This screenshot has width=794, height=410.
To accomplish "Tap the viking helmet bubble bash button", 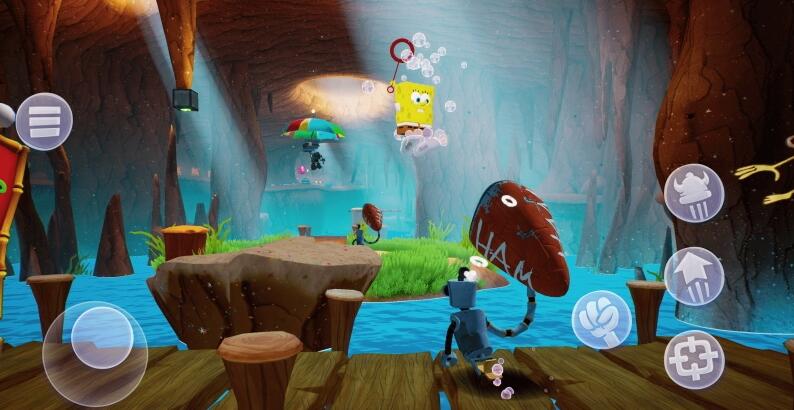I will 694,193.
